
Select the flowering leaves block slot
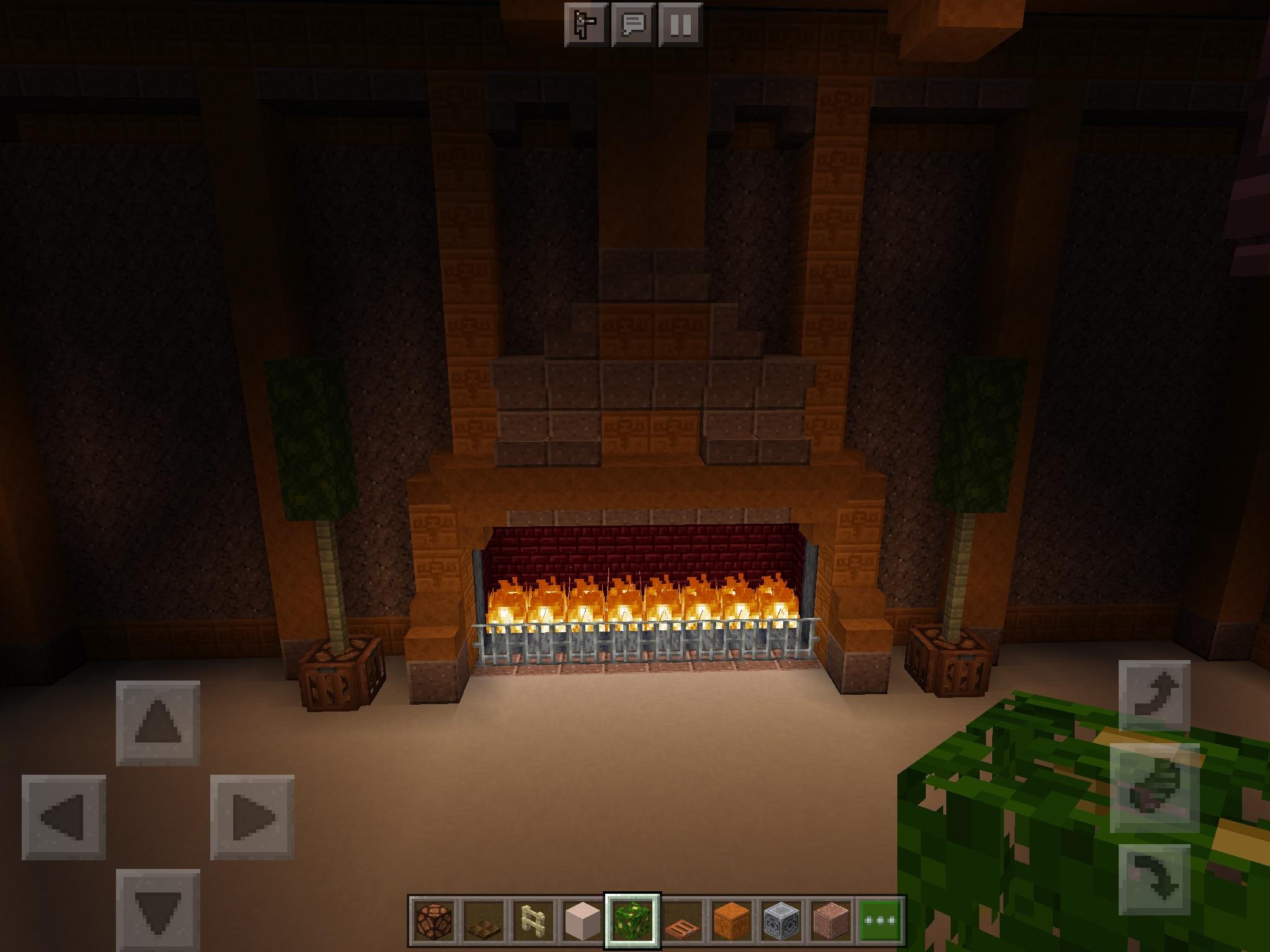633,919
